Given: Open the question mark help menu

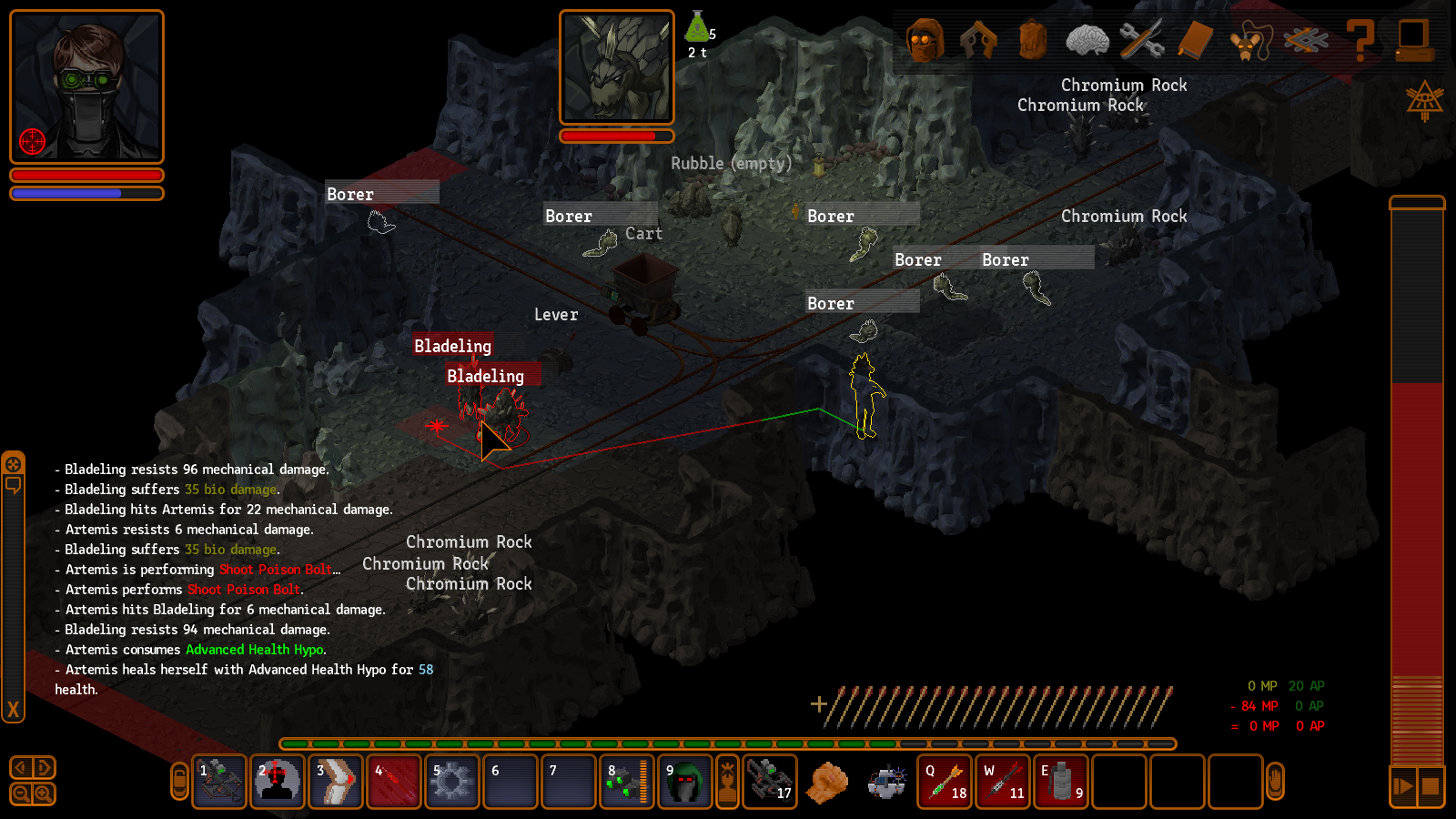Looking at the screenshot, I should (x=1360, y=41).
